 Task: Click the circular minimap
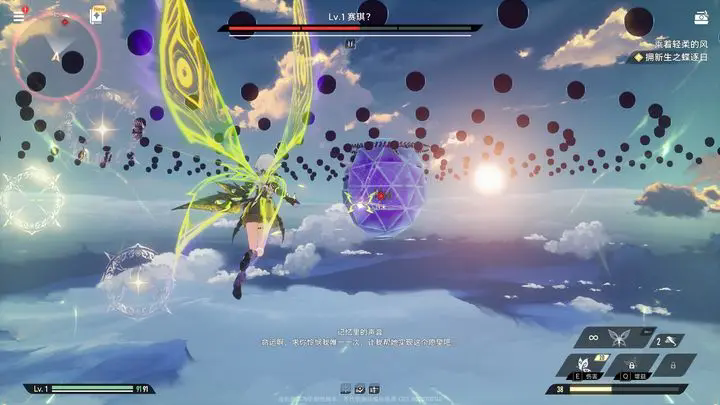point(56,56)
